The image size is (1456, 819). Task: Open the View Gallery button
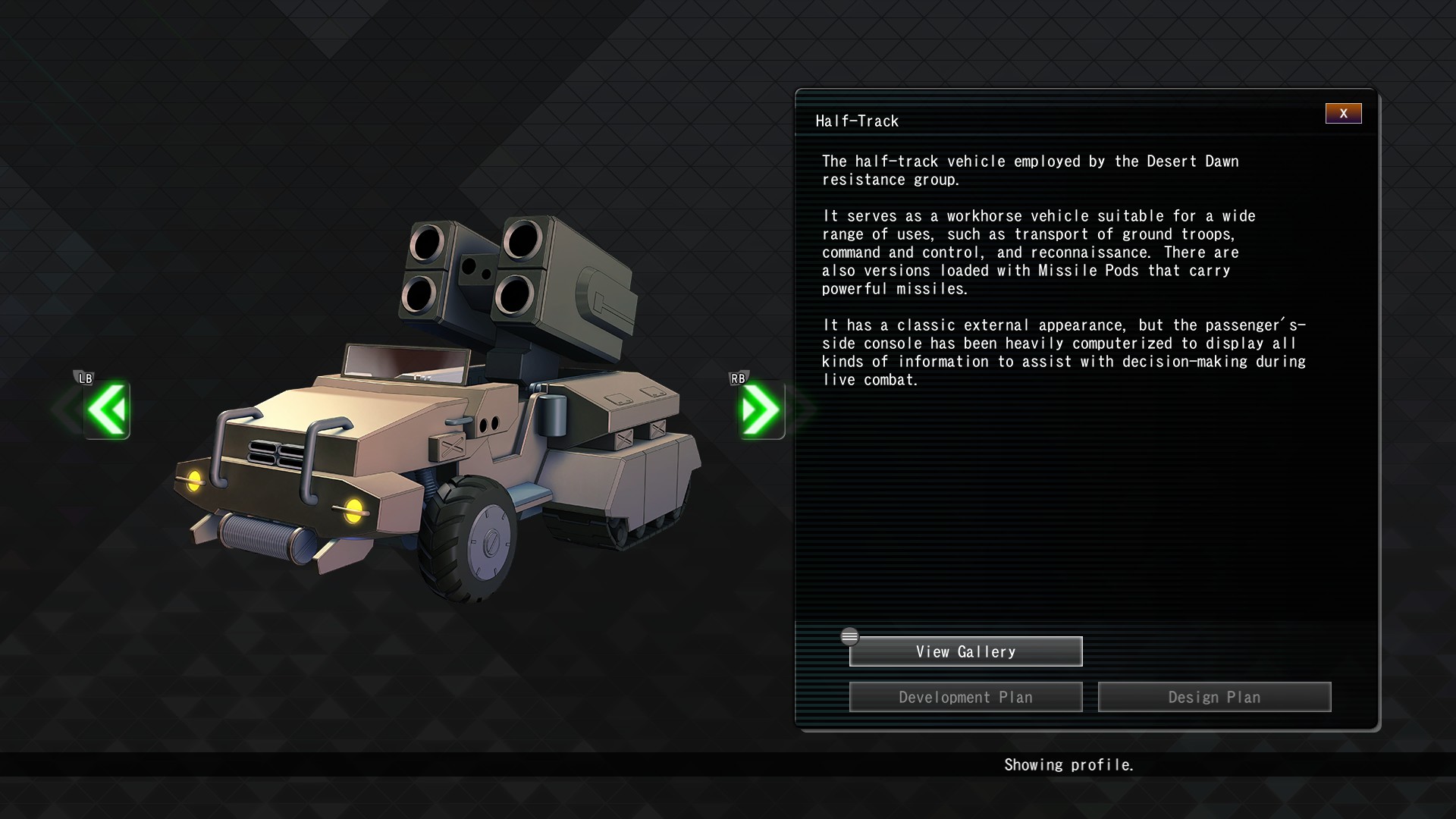tap(965, 652)
